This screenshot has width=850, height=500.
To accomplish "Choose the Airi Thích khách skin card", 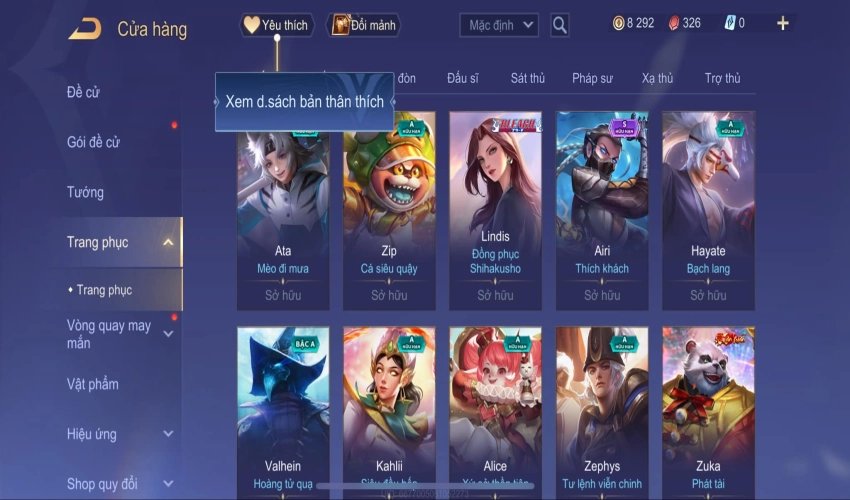I will (602, 210).
